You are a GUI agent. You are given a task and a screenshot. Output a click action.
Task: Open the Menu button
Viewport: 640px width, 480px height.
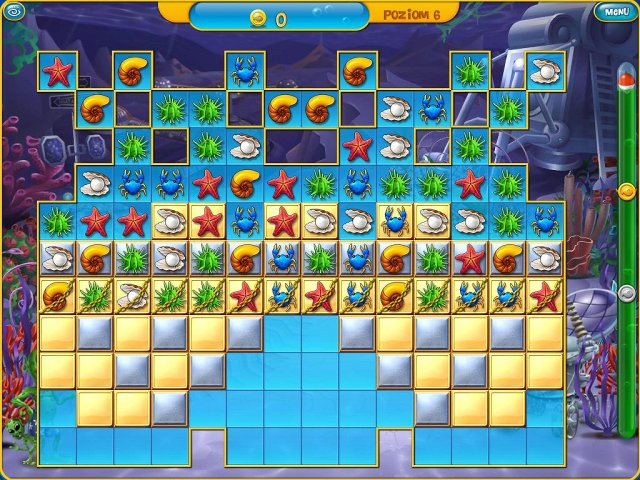615,12
